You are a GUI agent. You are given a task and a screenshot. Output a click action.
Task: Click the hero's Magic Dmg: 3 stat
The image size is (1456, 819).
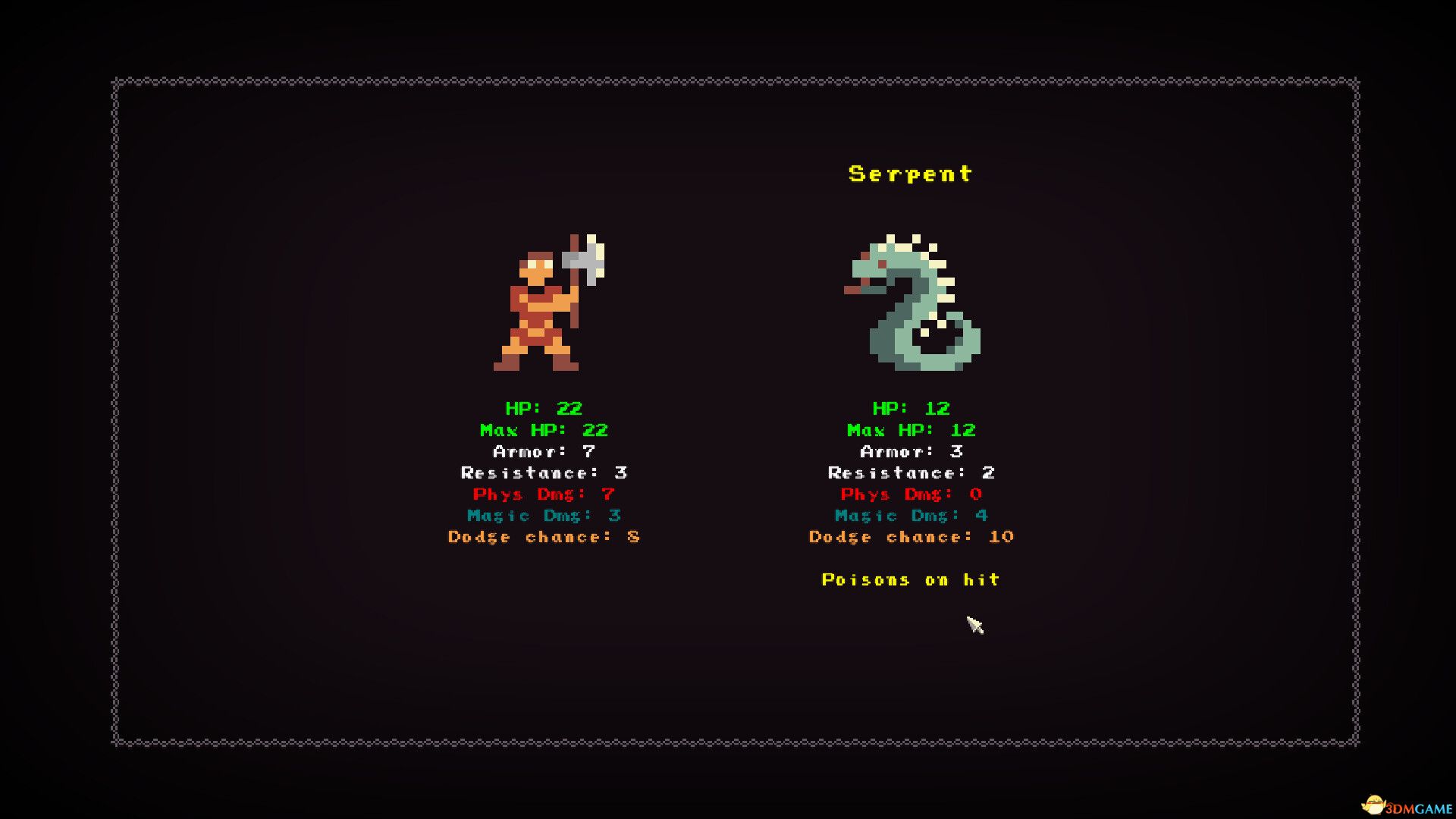544,516
